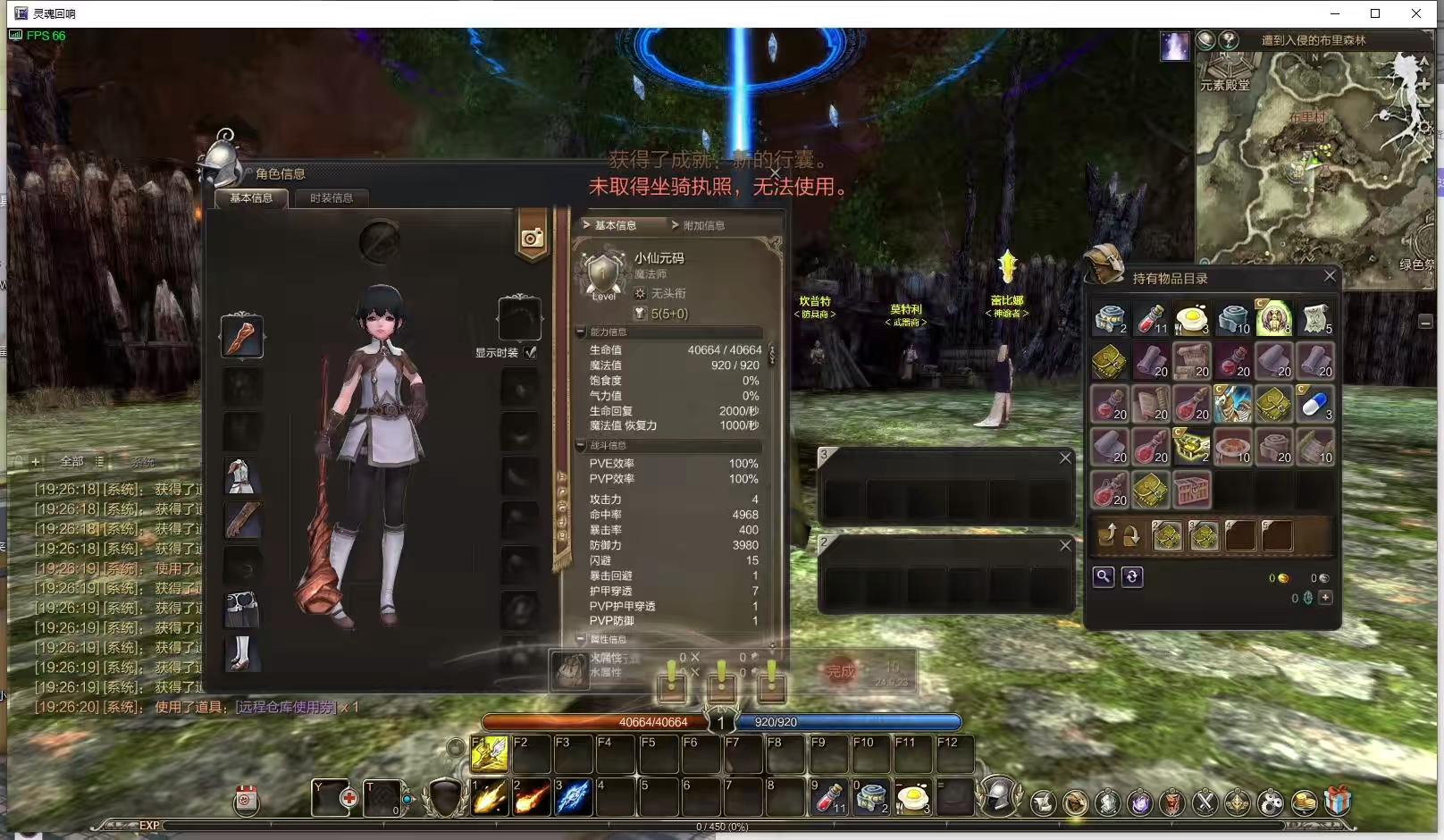Screen dimensions: 1444x840
Task: Collapse the 战斗信息 section
Action: [581, 445]
